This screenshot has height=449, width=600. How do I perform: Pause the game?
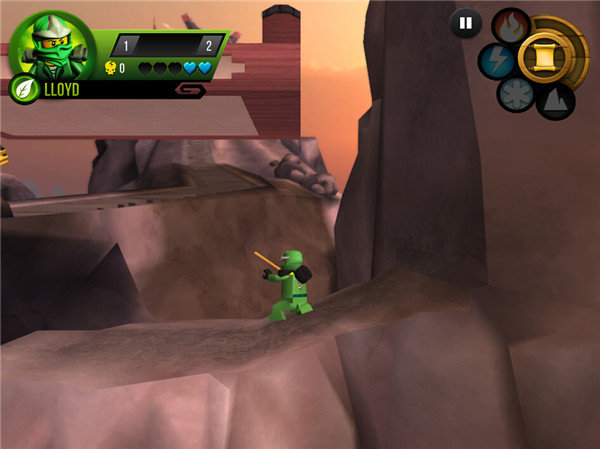[465, 23]
